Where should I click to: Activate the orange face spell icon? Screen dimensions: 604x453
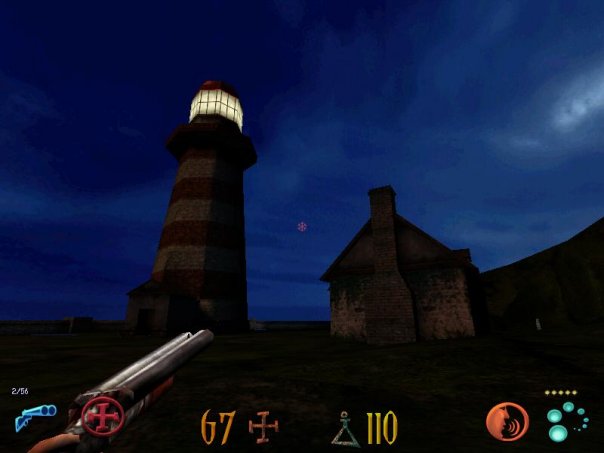point(507,421)
